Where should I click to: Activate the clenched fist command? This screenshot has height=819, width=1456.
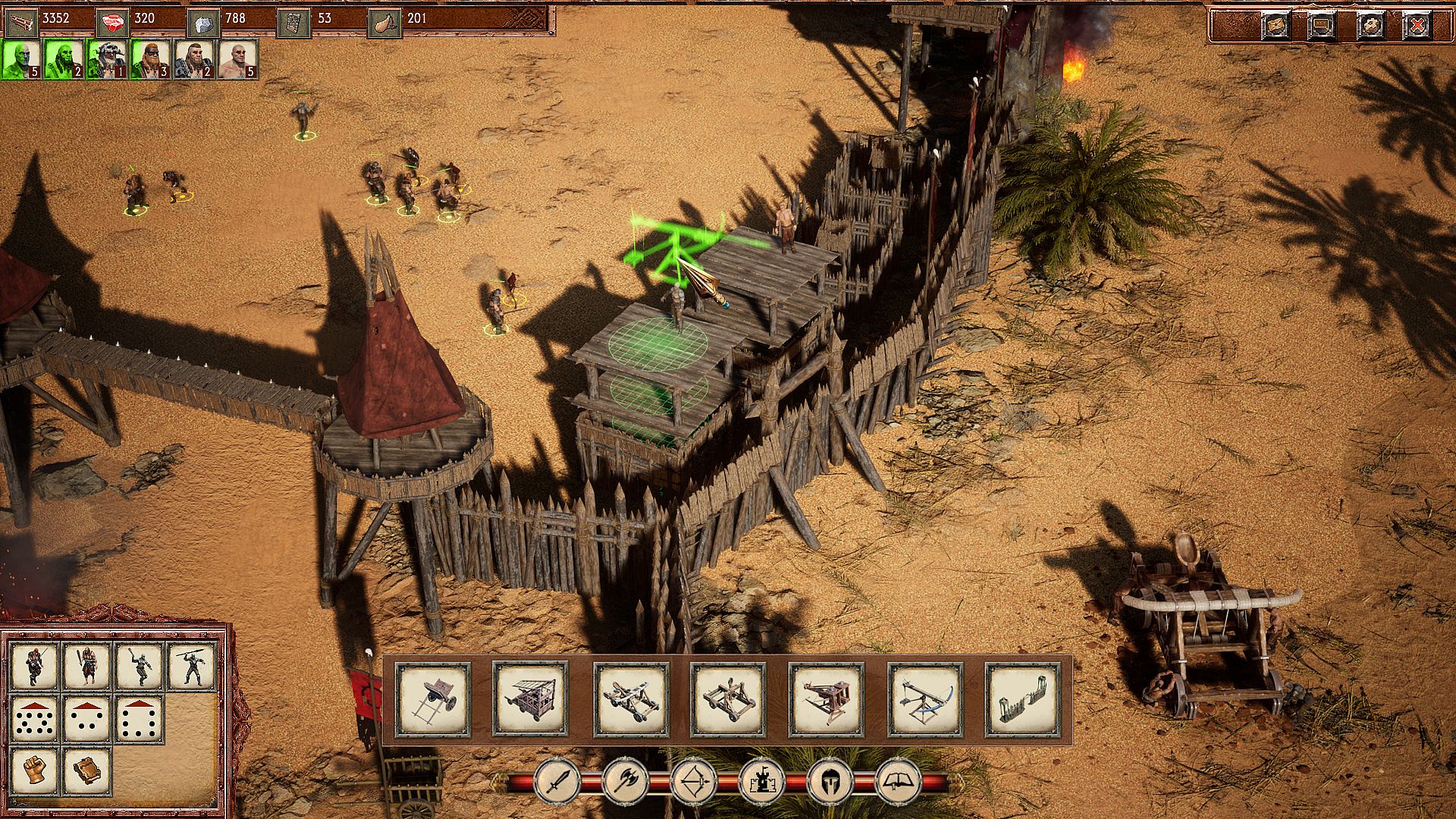coord(35,772)
